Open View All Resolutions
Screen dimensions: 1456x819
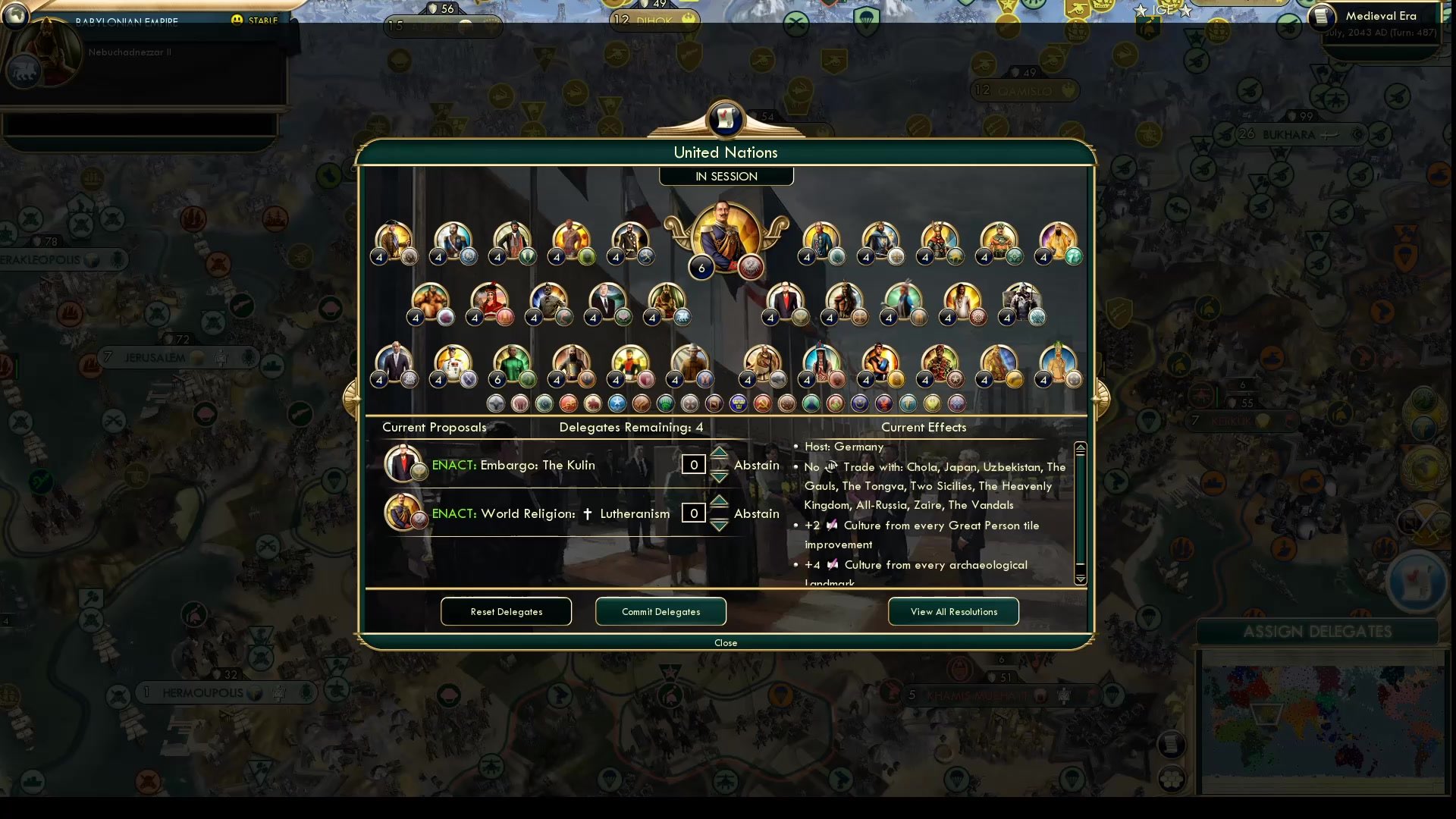953,611
